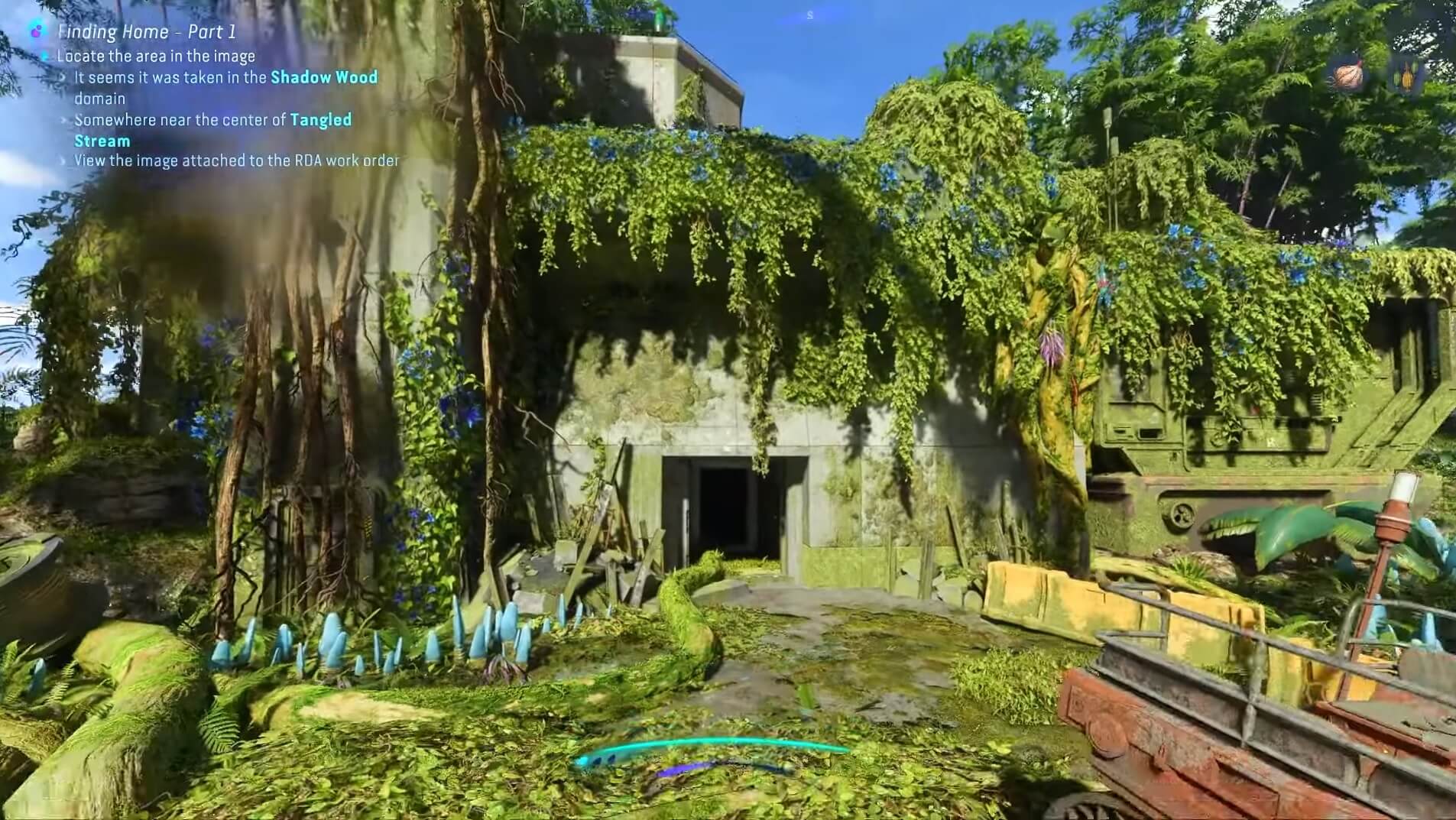
Task: Expand the Finding Home - Part 1 quest header
Action: [145, 31]
